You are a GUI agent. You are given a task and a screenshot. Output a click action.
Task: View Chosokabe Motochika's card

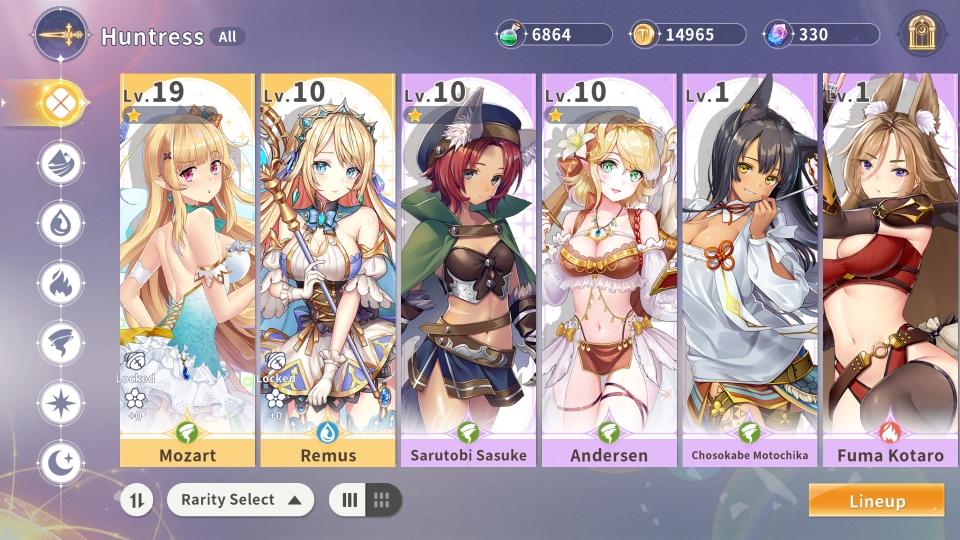click(x=749, y=270)
